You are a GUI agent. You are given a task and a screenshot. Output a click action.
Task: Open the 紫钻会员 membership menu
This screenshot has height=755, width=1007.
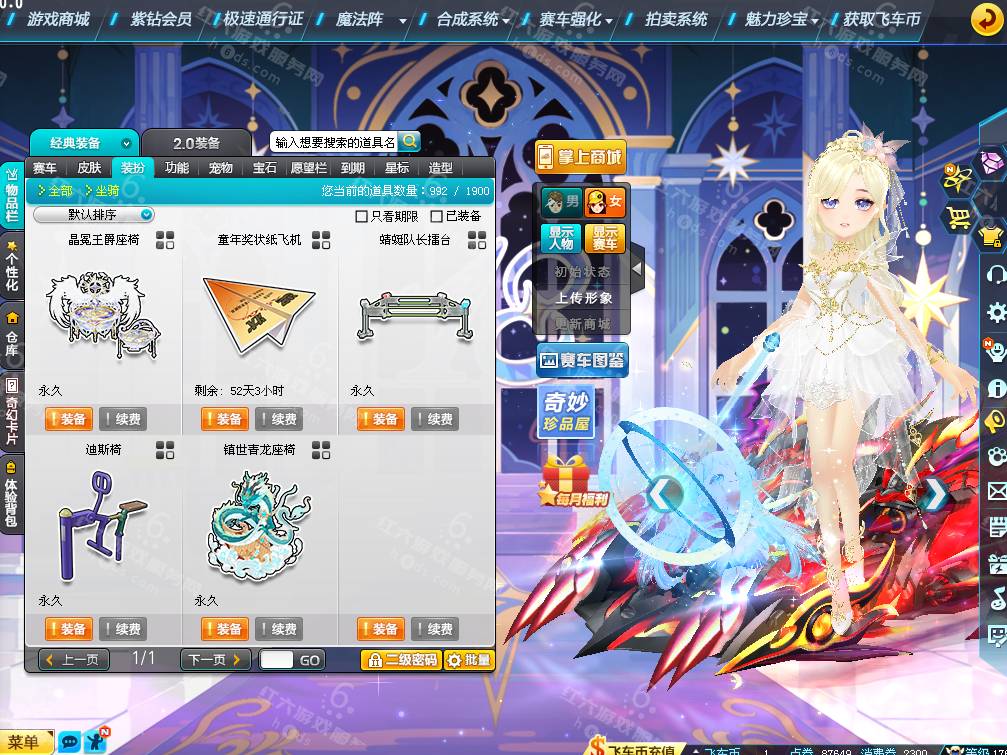pos(161,19)
